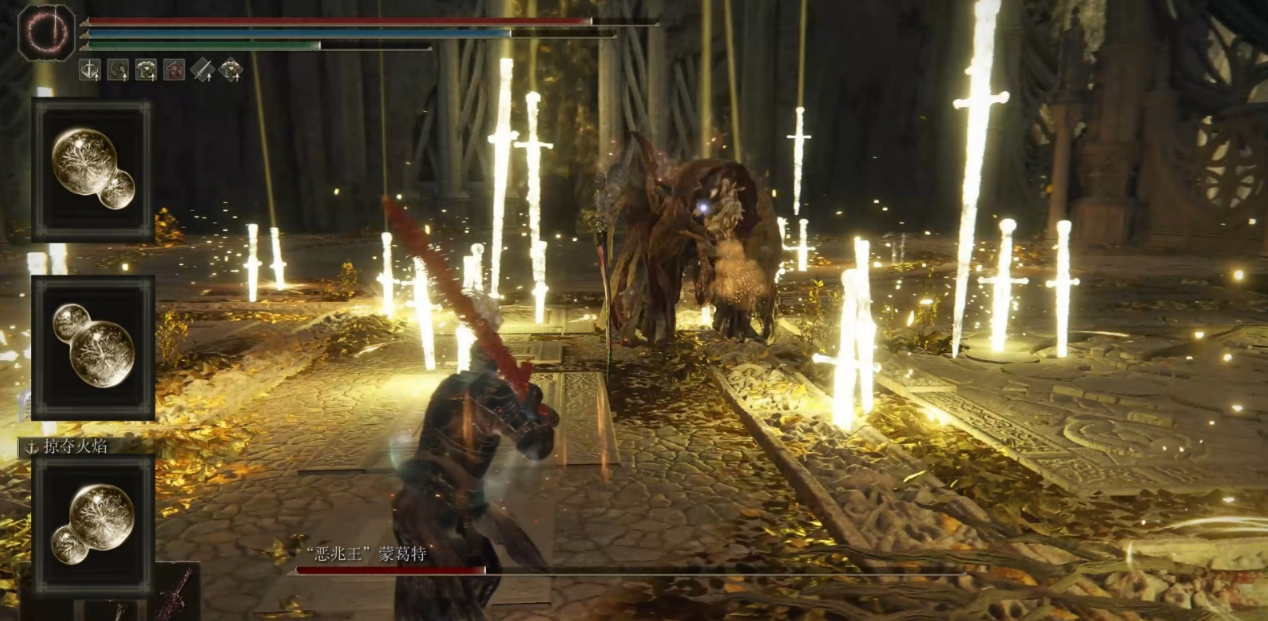Viewport: 1268px width, 621px height.
Task: Select the diamond-framed sword buff icon
Action: click(203, 70)
